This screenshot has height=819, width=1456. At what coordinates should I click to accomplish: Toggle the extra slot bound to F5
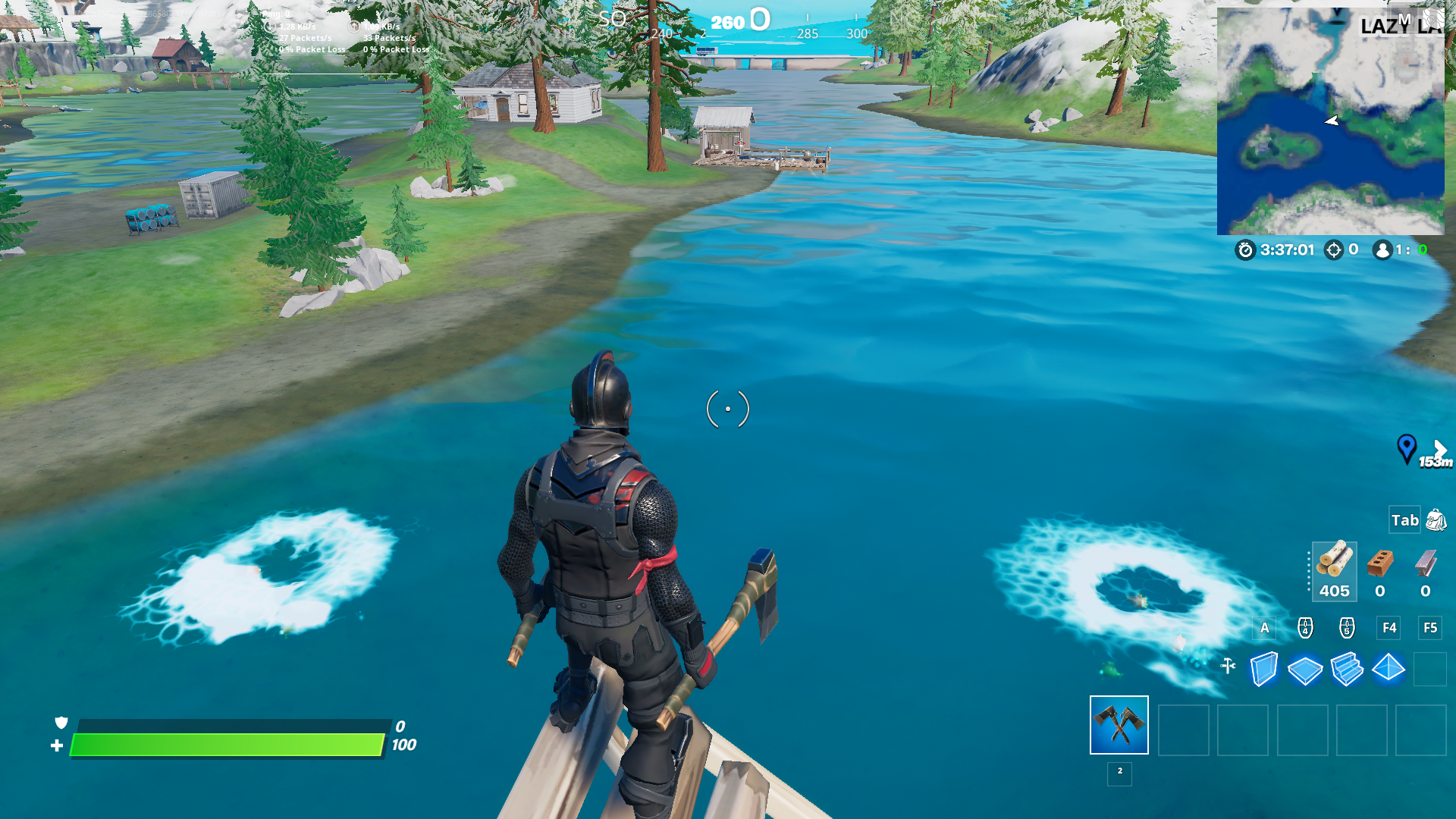(1430, 628)
